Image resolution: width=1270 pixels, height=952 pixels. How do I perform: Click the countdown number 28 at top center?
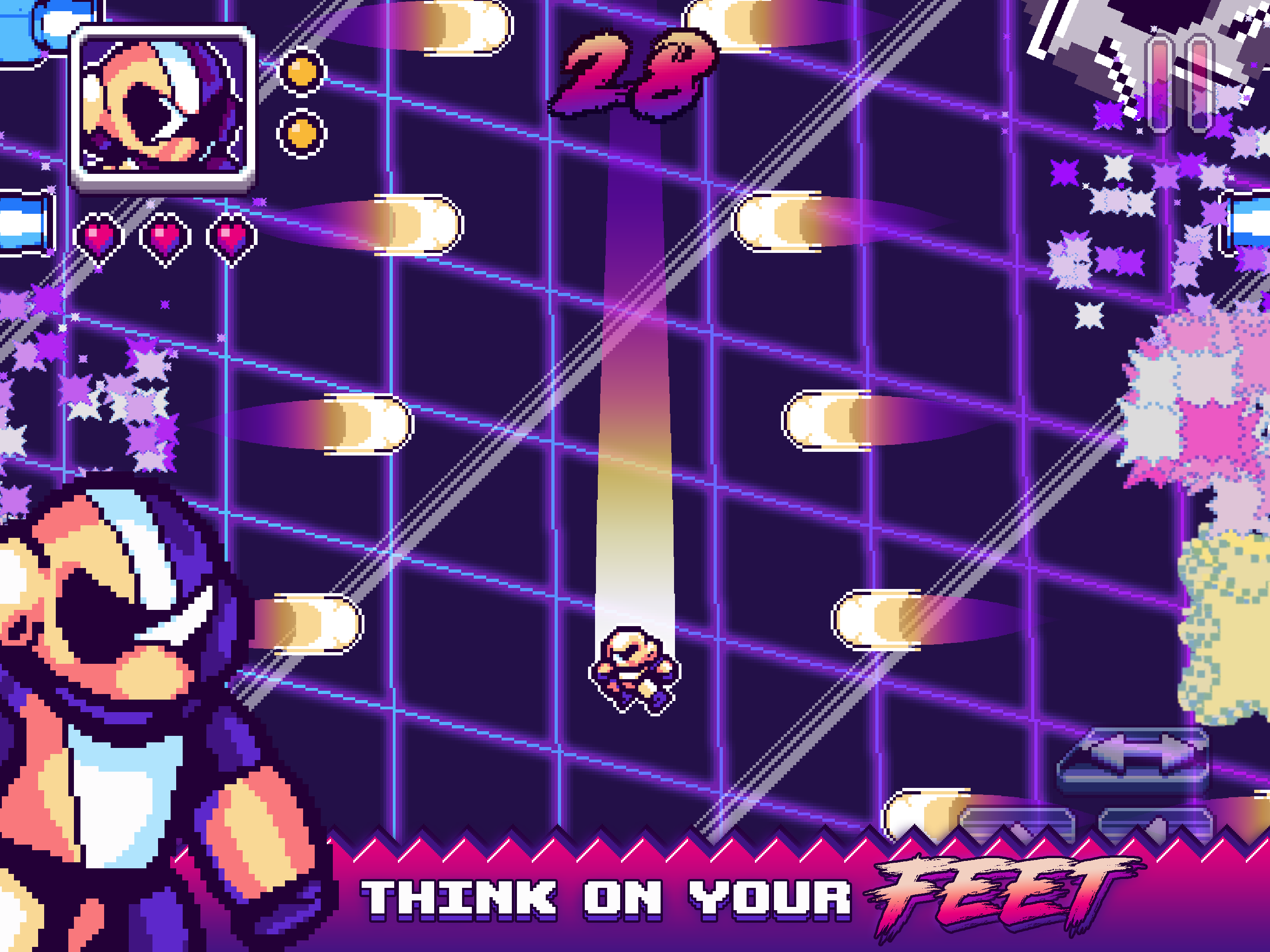635,72
